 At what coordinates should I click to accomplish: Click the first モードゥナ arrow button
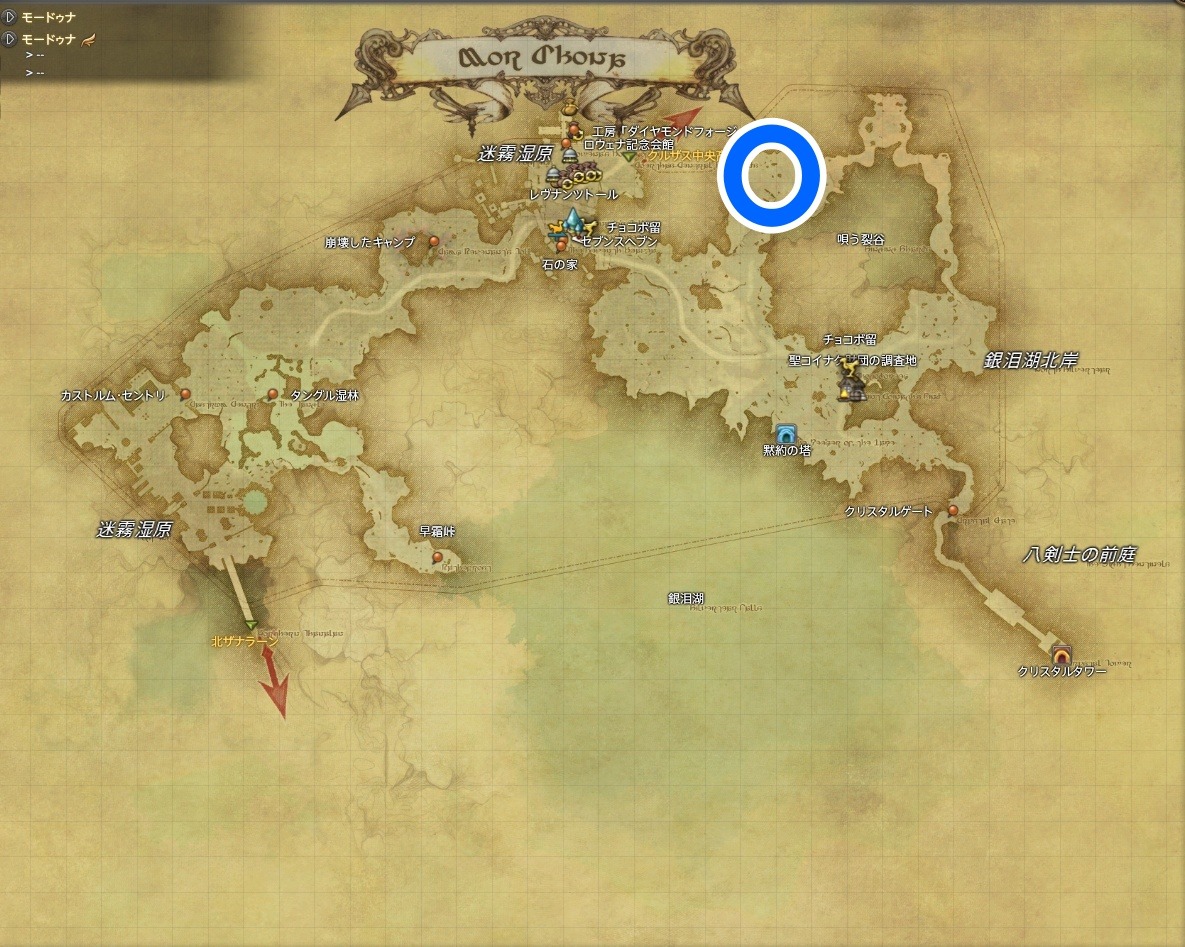(10, 17)
